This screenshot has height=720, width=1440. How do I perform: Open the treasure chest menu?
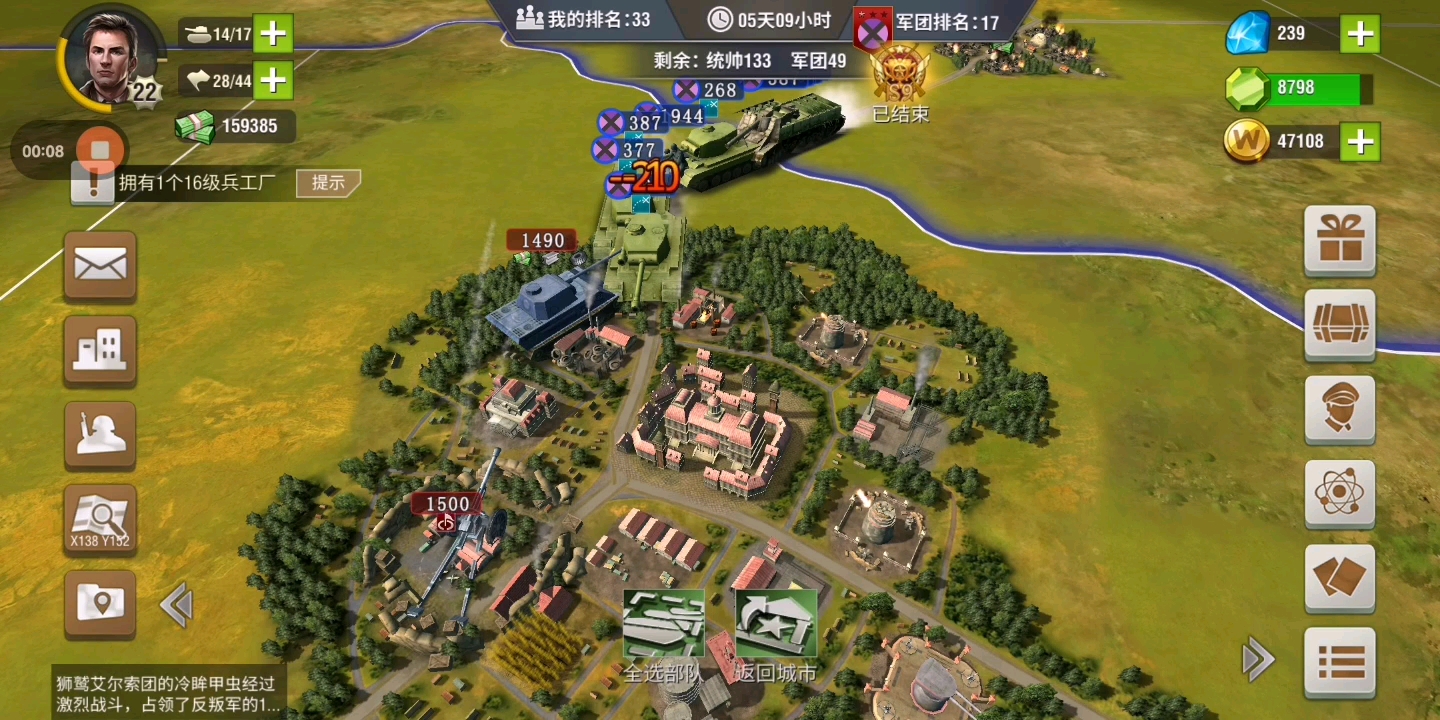pyautogui.click(x=1340, y=325)
